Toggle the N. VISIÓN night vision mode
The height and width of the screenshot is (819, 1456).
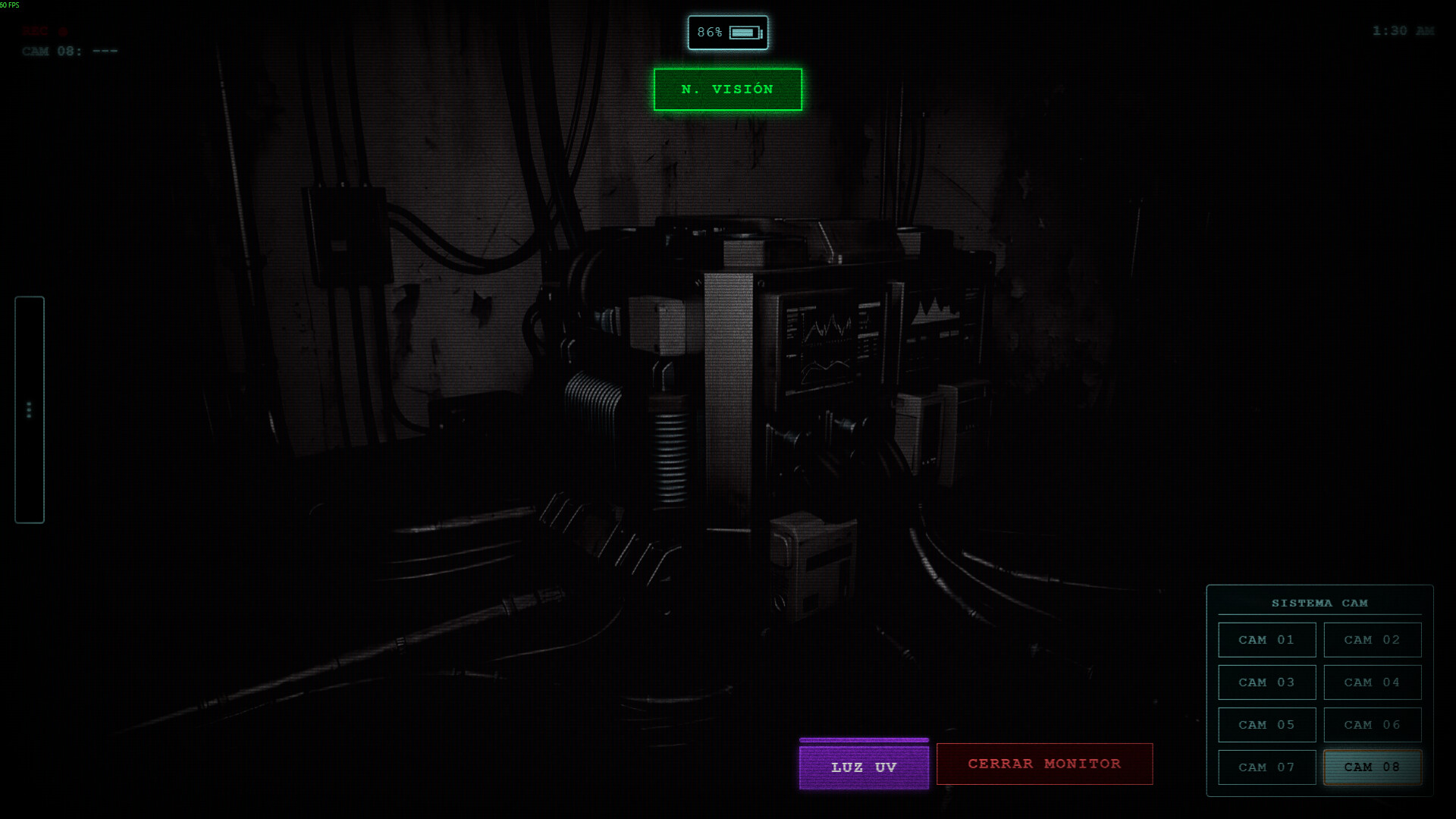pos(726,89)
